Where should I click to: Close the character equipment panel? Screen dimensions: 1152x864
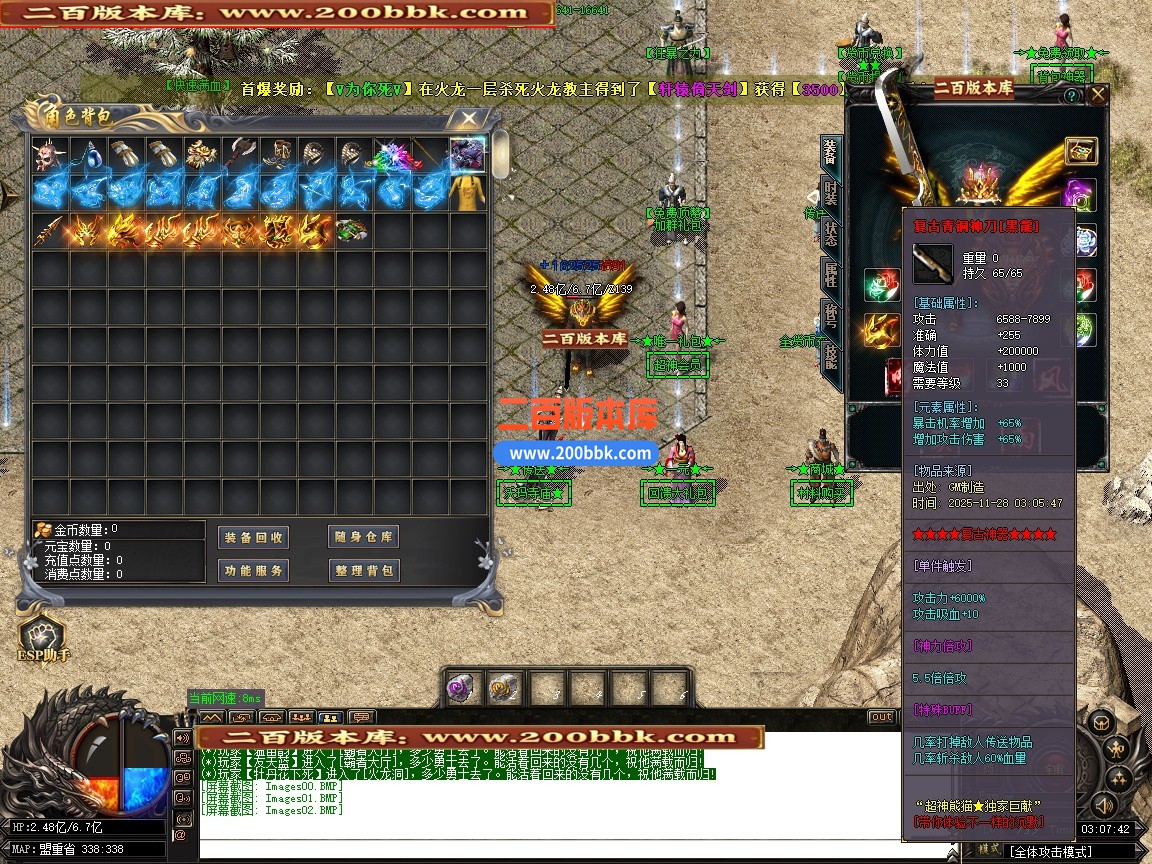pyautogui.click(x=1098, y=95)
